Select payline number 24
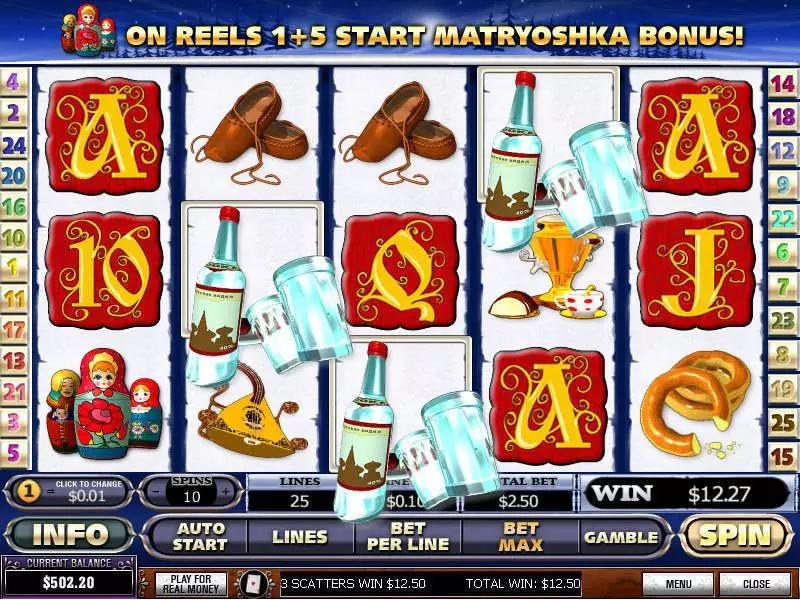Viewport: 800px width, 600px height. (x=14, y=145)
